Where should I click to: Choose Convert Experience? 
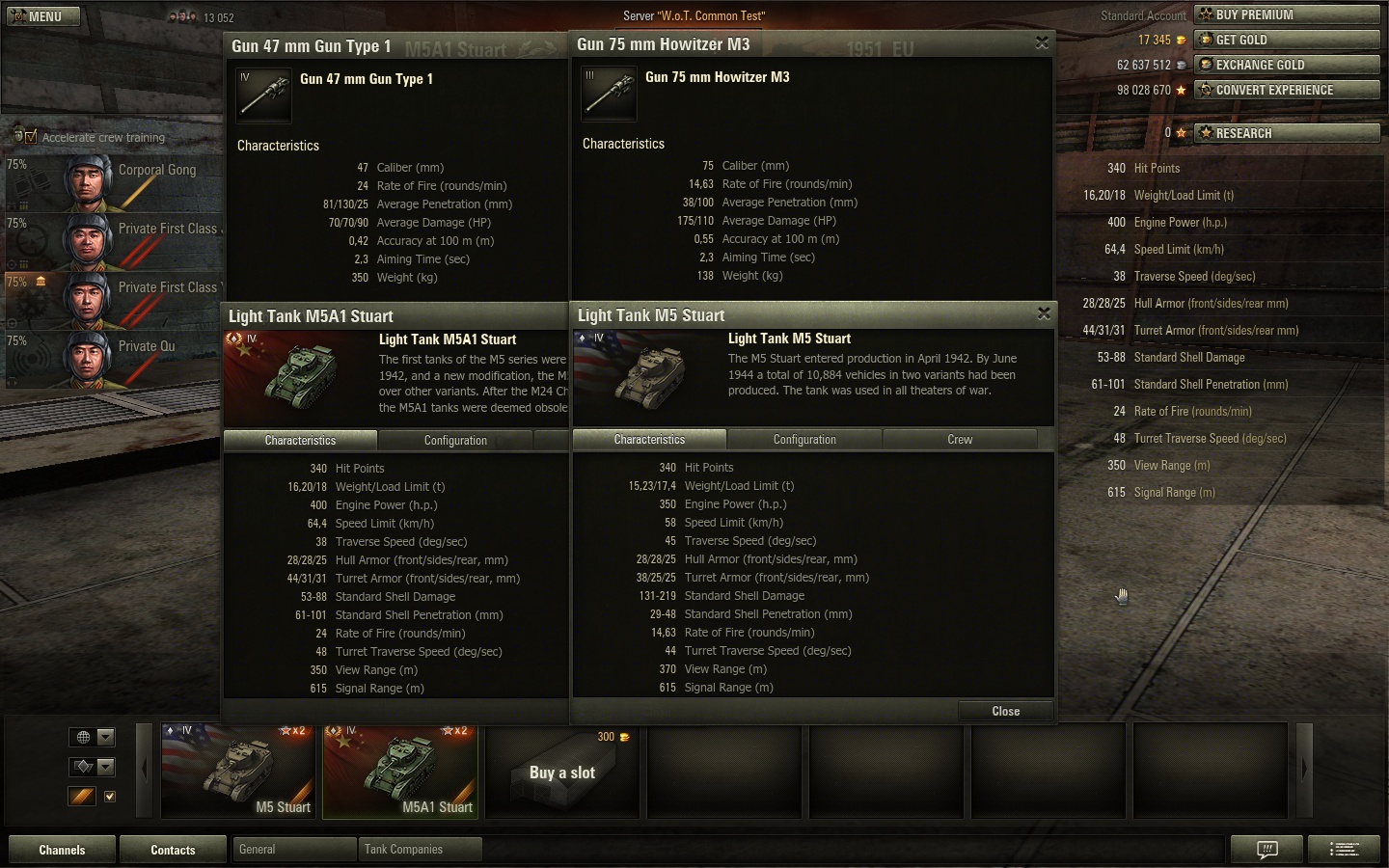(x=1286, y=90)
